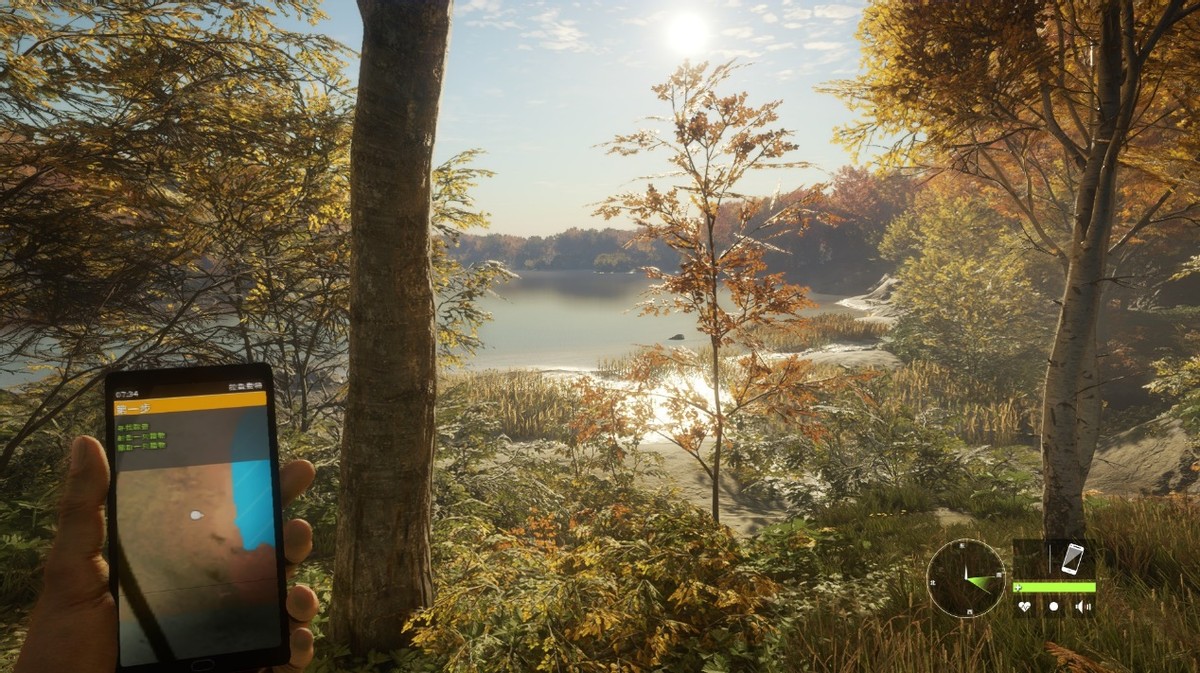Viewport: 1200px width, 673px height.
Task: Click the compass dial on the HUD
Action: (965, 578)
